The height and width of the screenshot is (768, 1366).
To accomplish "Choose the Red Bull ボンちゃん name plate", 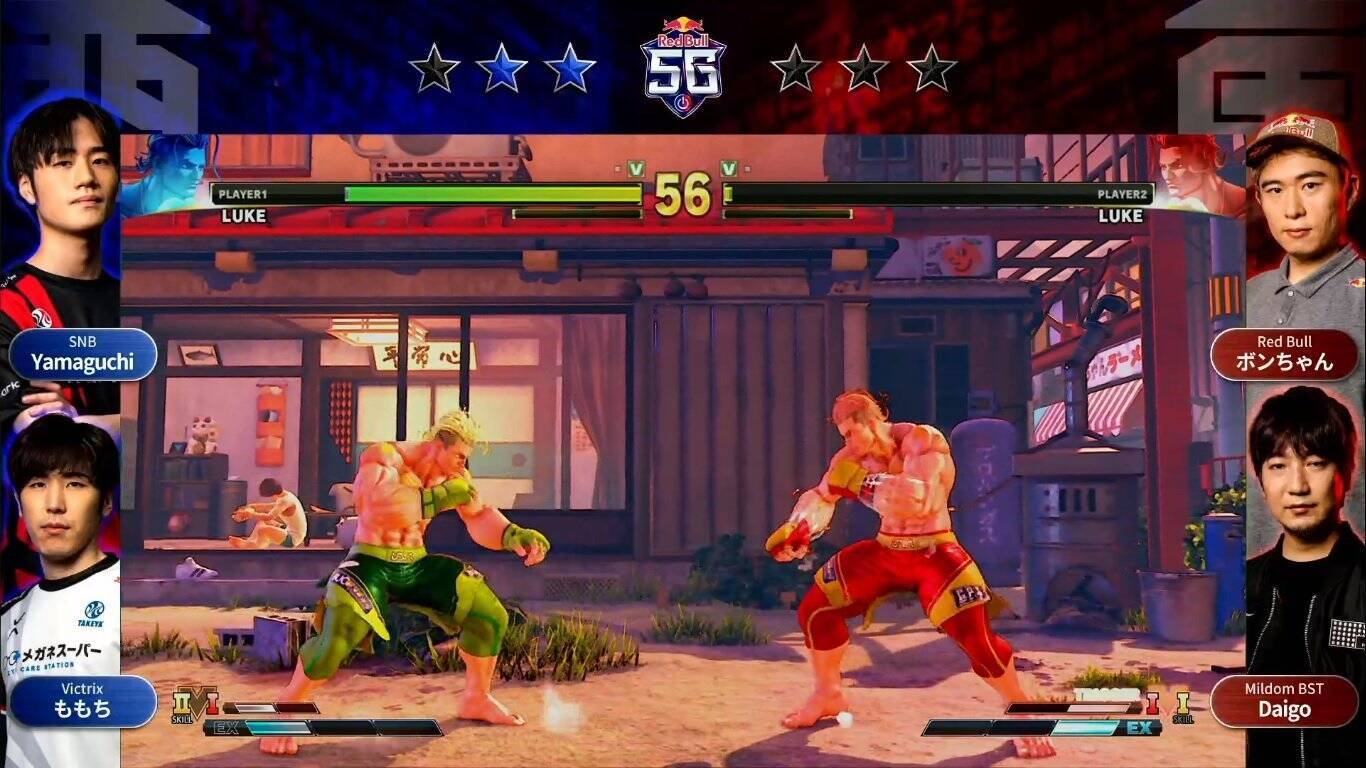I will (1284, 354).
